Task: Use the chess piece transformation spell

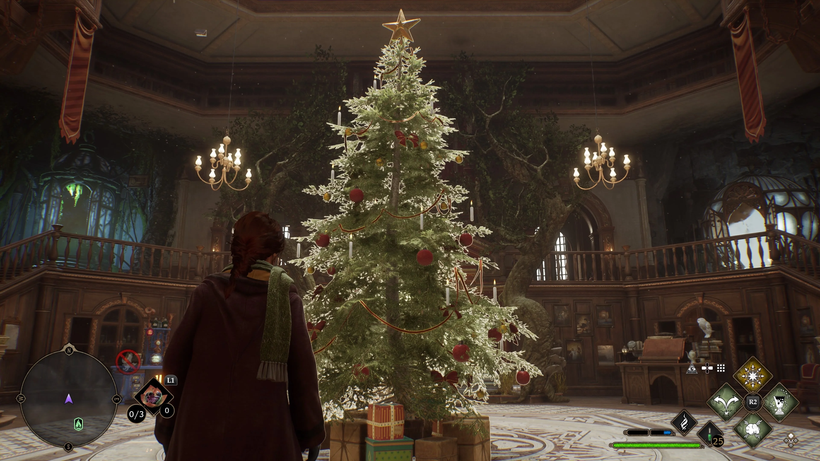Action: tap(779, 402)
